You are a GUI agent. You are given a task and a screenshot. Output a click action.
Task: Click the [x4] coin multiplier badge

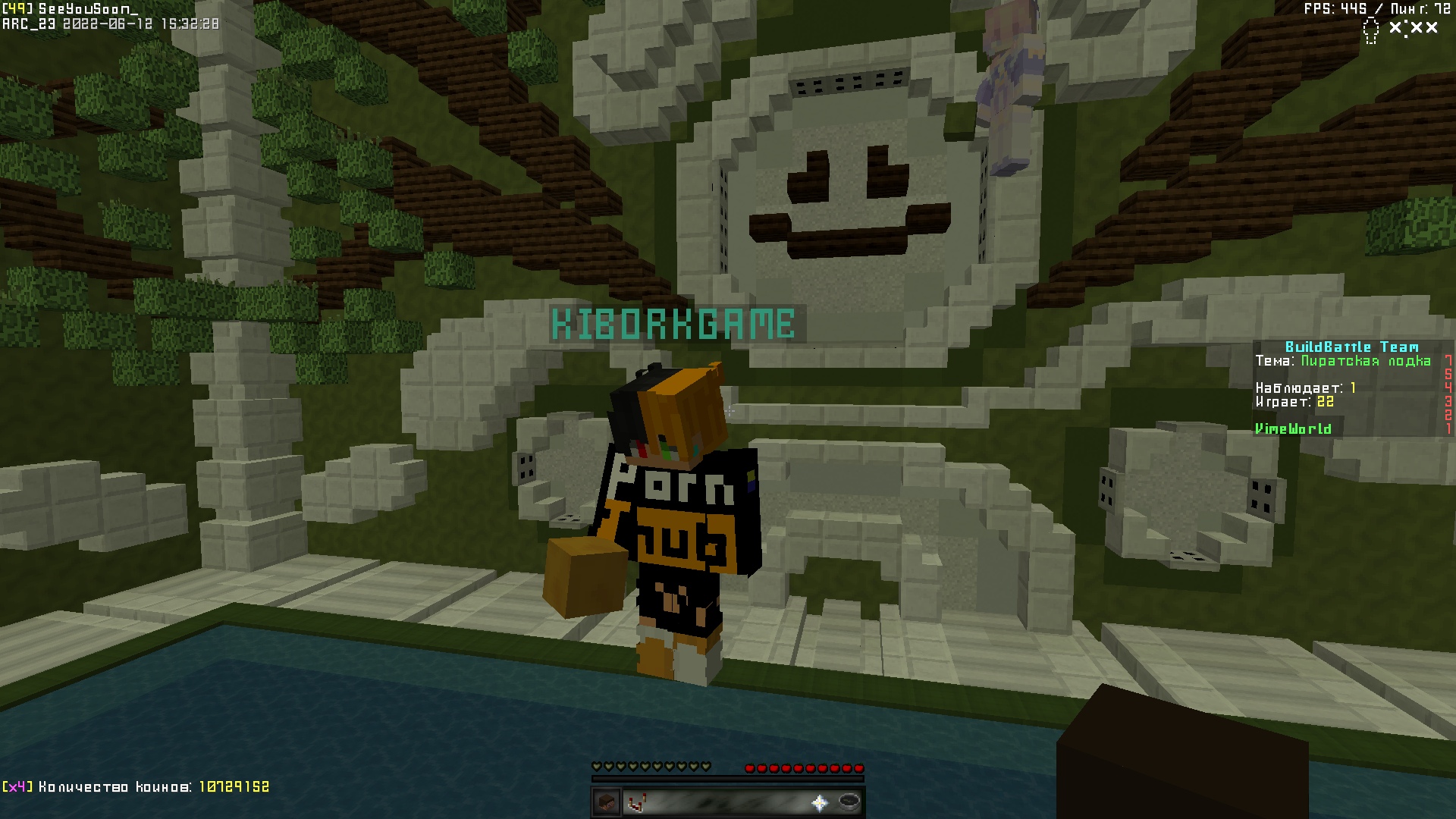[15, 787]
